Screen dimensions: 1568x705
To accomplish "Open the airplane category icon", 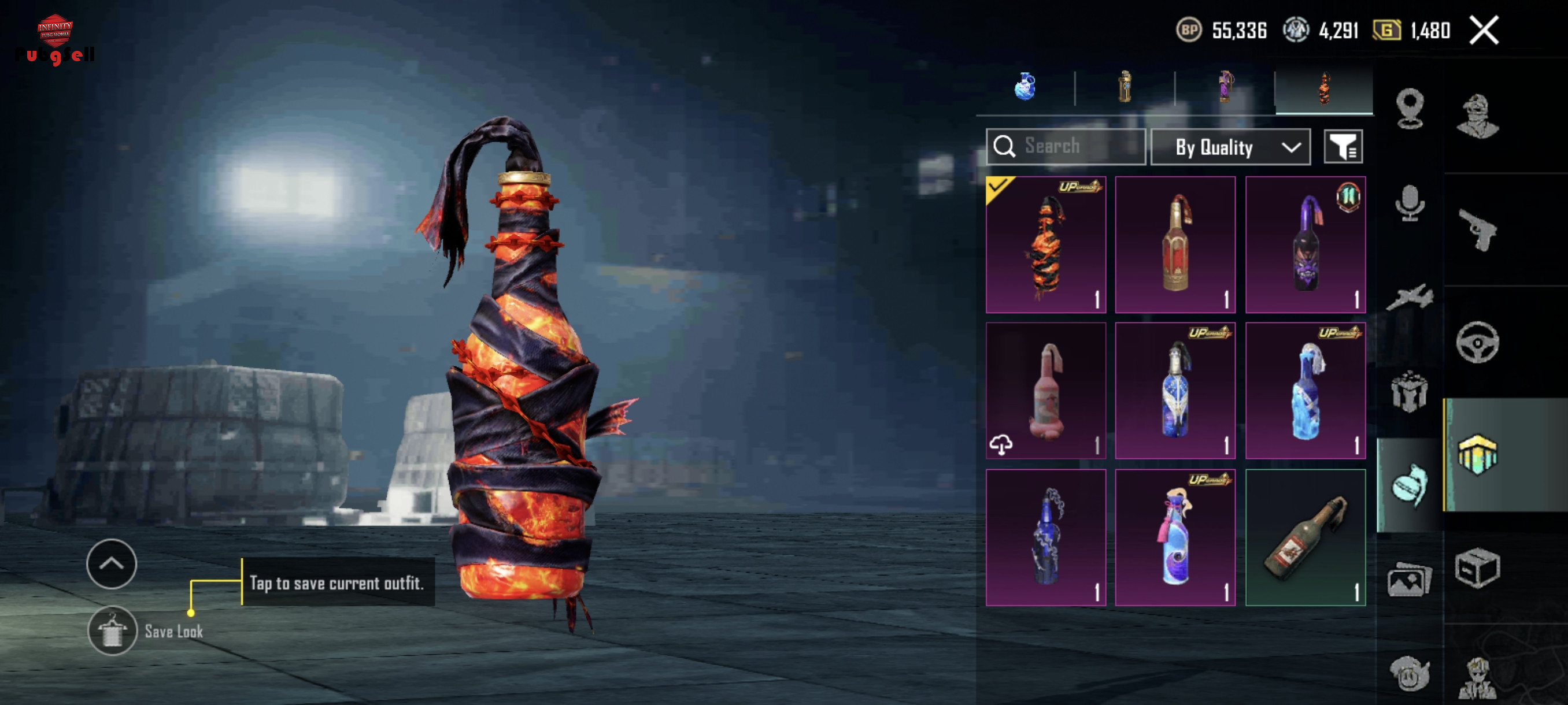I will pos(1409,298).
